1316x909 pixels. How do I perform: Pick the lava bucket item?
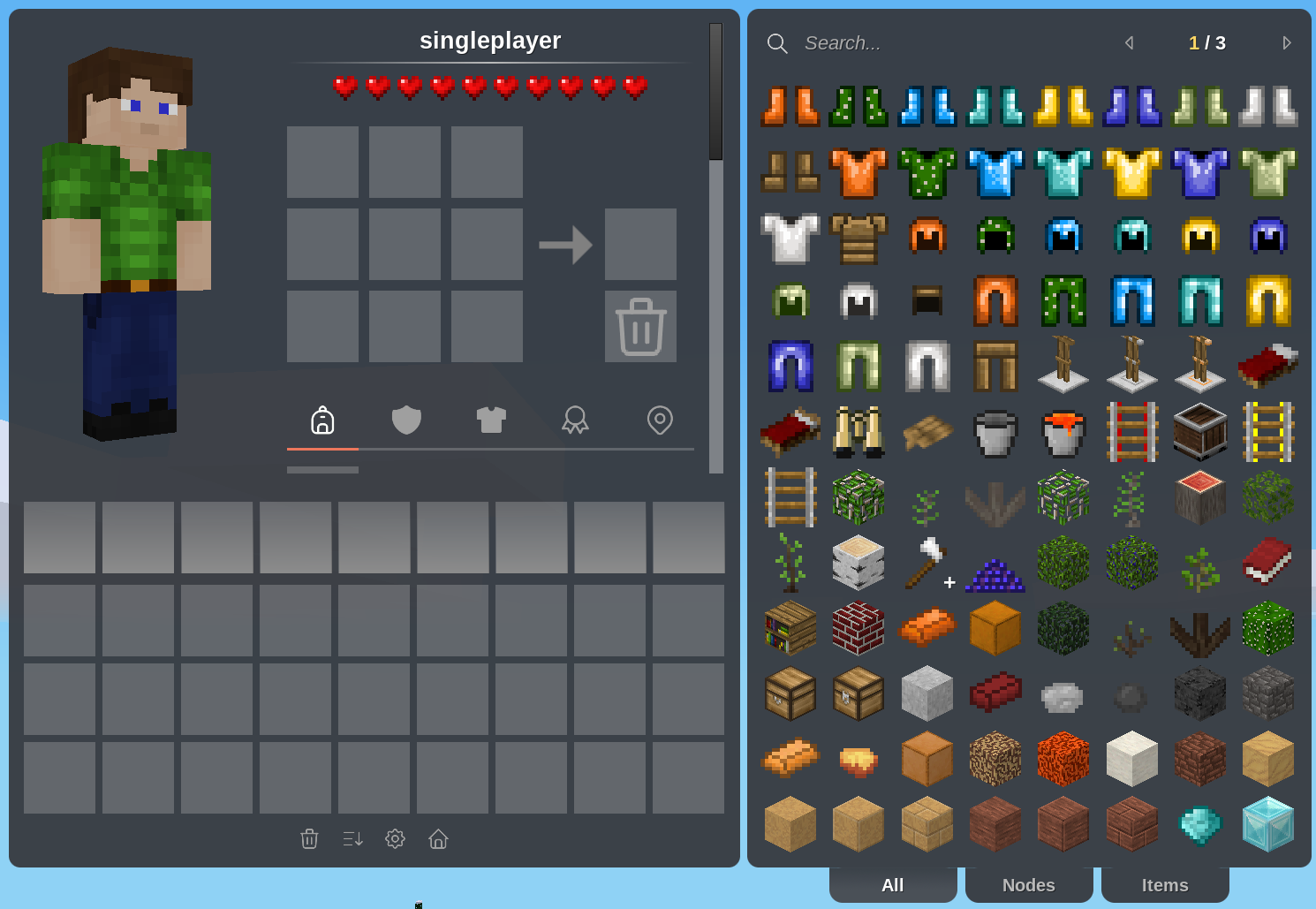pyautogui.click(x=1063, y=432)
